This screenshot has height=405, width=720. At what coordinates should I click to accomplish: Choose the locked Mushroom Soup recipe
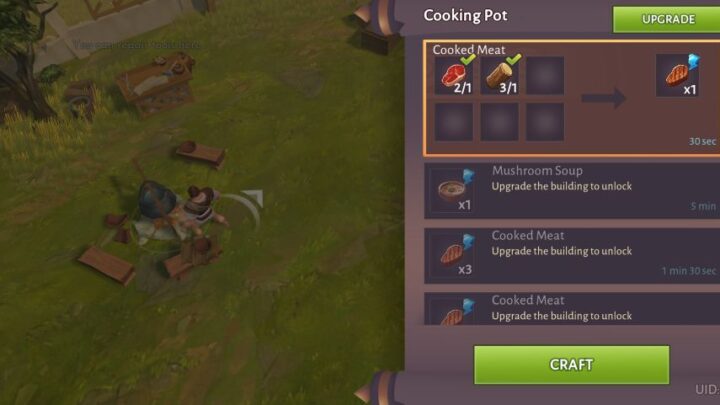coord(572,189)
